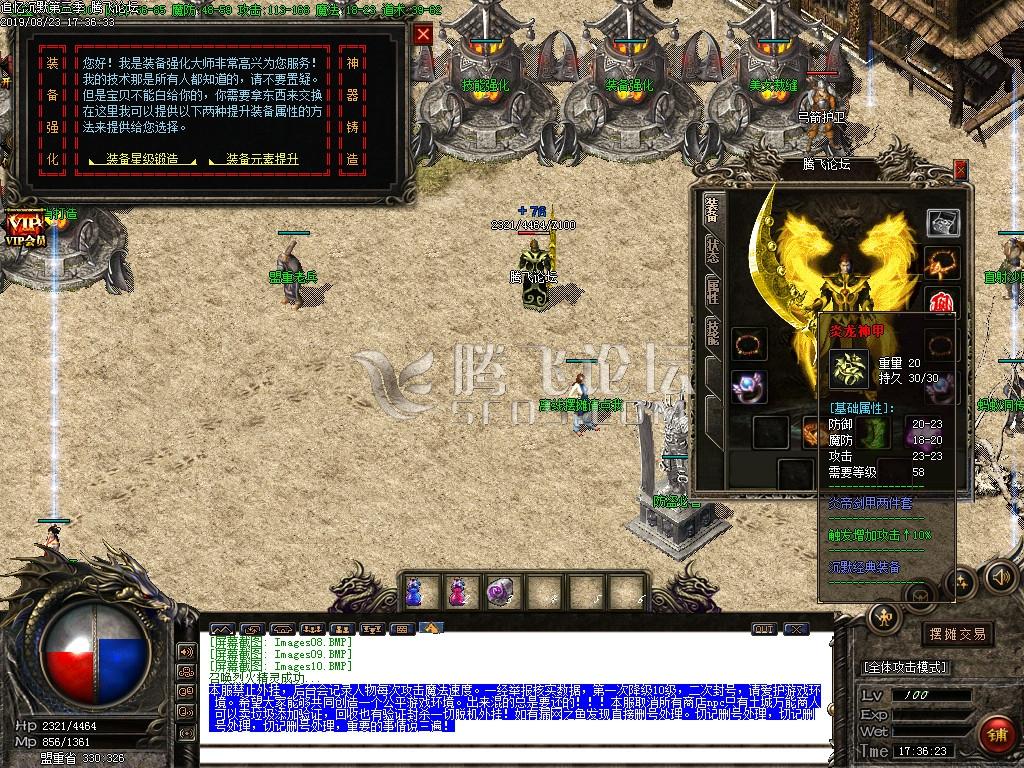
Task: Open the 摆摊交易 stall trading button
Action: pyautogui.click(x=957, y=634)
